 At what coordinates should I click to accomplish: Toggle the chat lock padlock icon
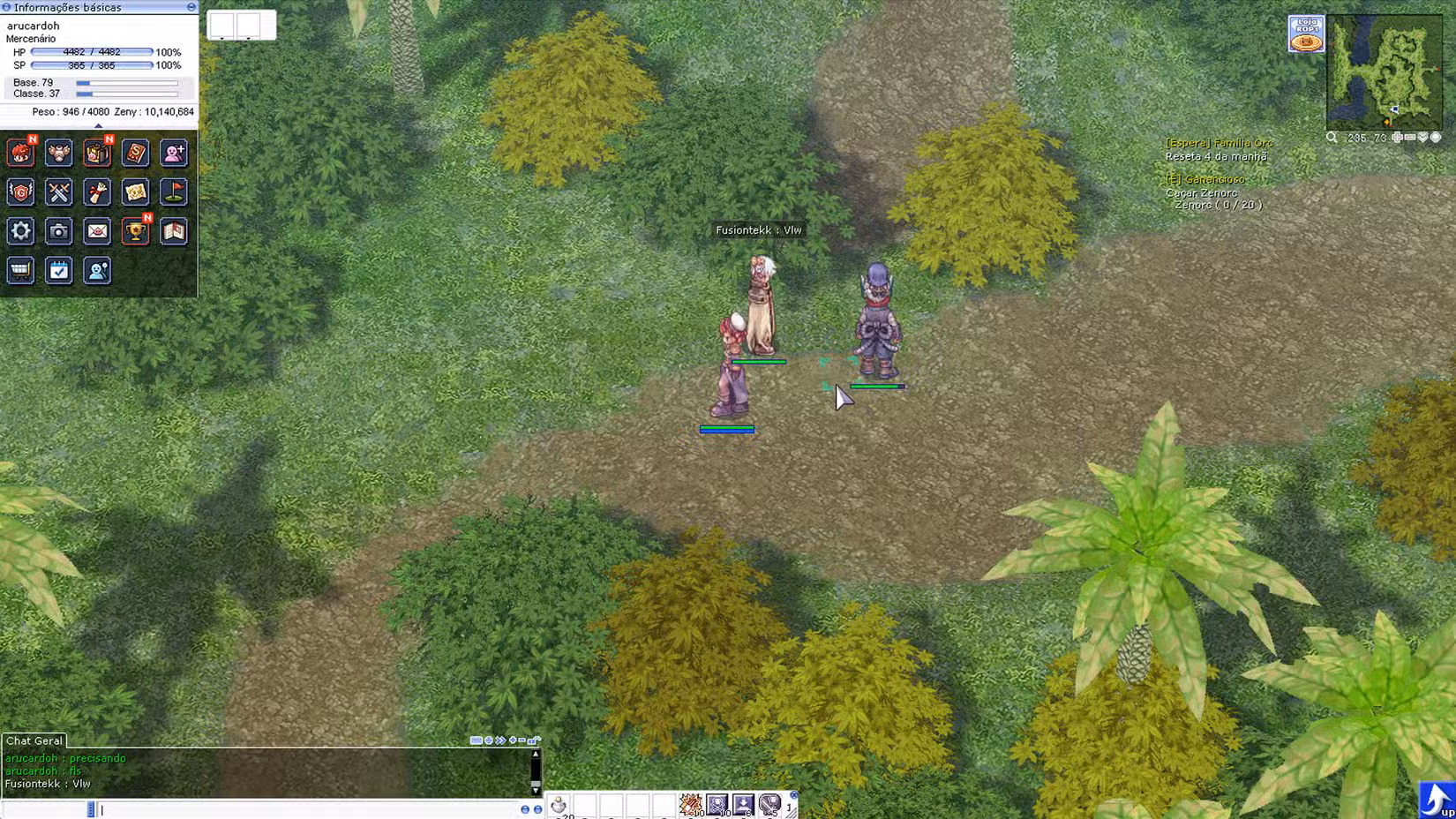point(531,740)
